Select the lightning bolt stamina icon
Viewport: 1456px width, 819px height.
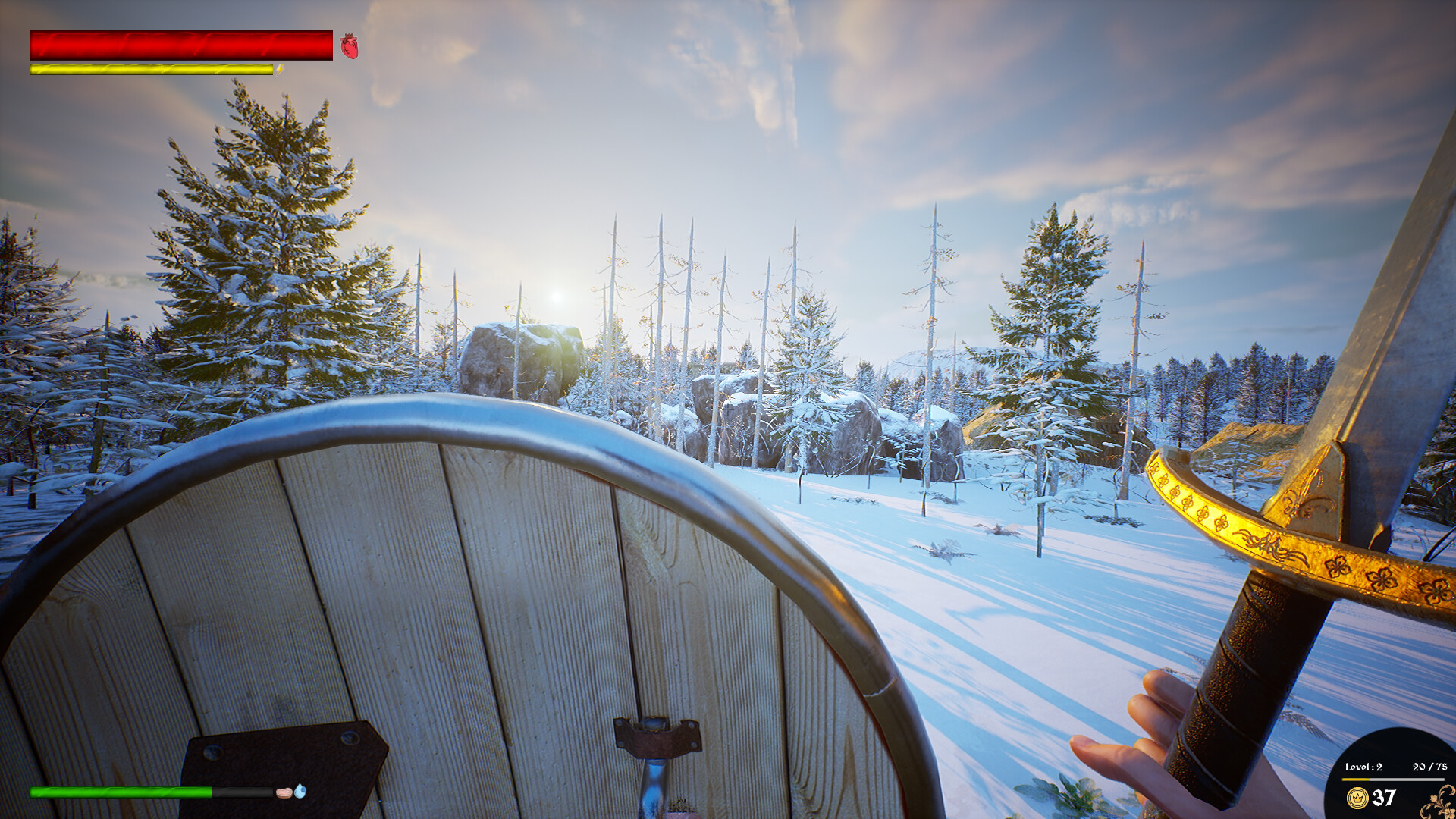pyautogui.click(x=280, y=70)
